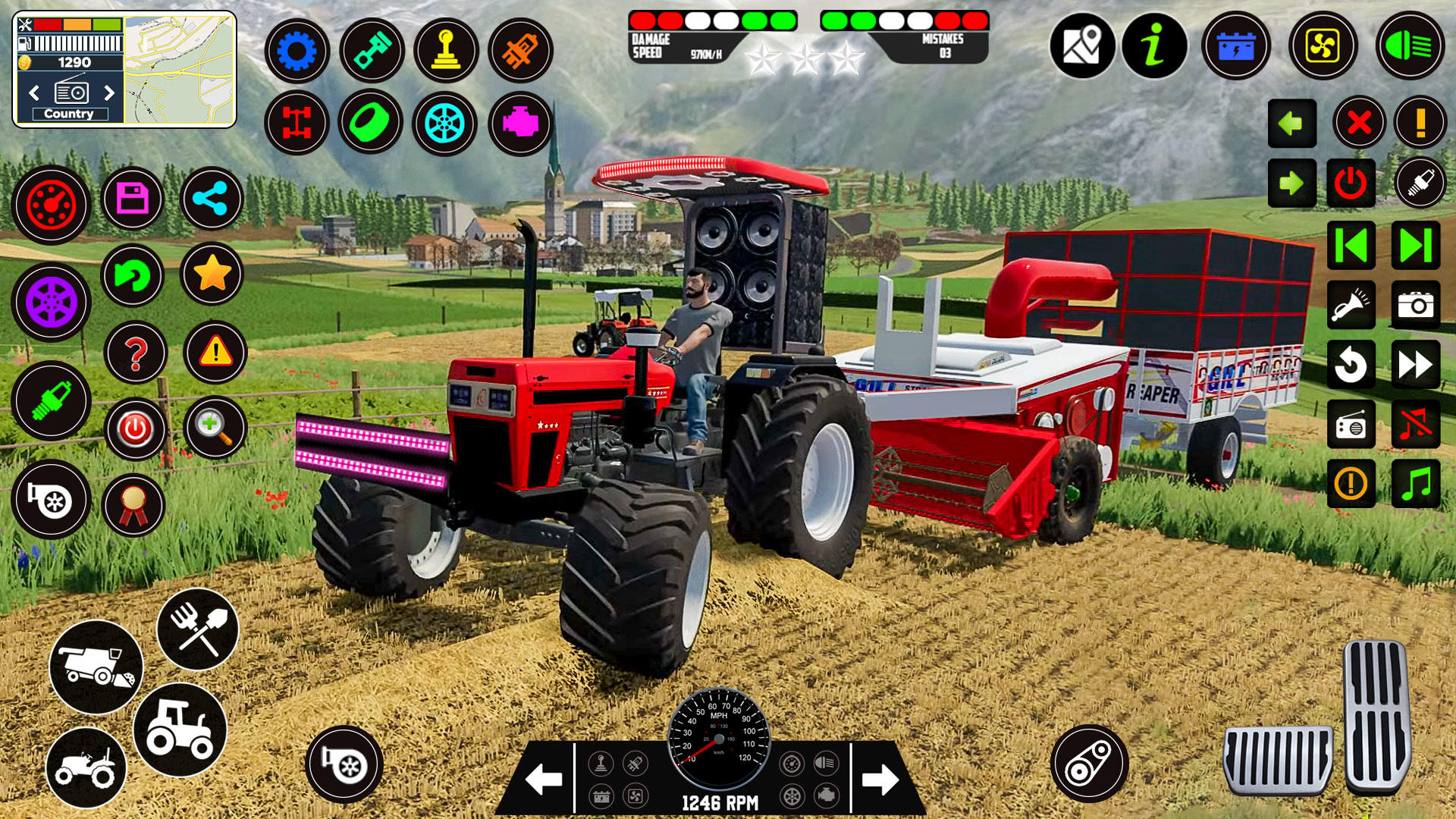This screenshot has height=819, width=1456.
Task: Open the pink engine tuning icon
Action: [522, 121]
